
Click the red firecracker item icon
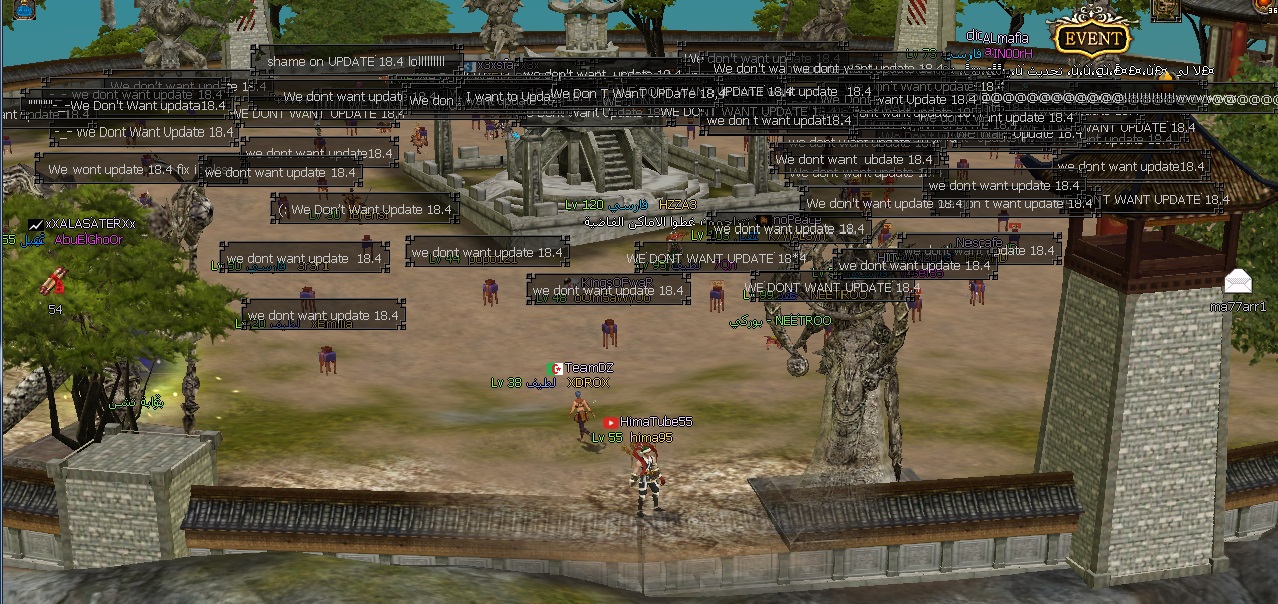point(53,283)
